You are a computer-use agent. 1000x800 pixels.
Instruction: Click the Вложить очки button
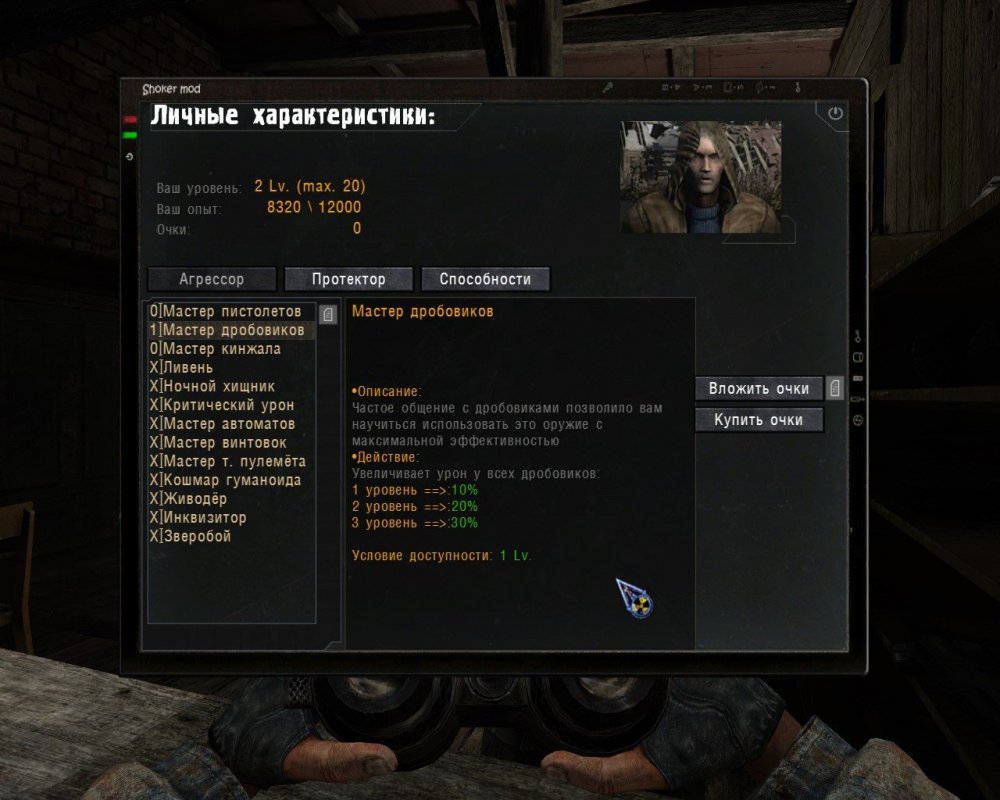(759, 388)
